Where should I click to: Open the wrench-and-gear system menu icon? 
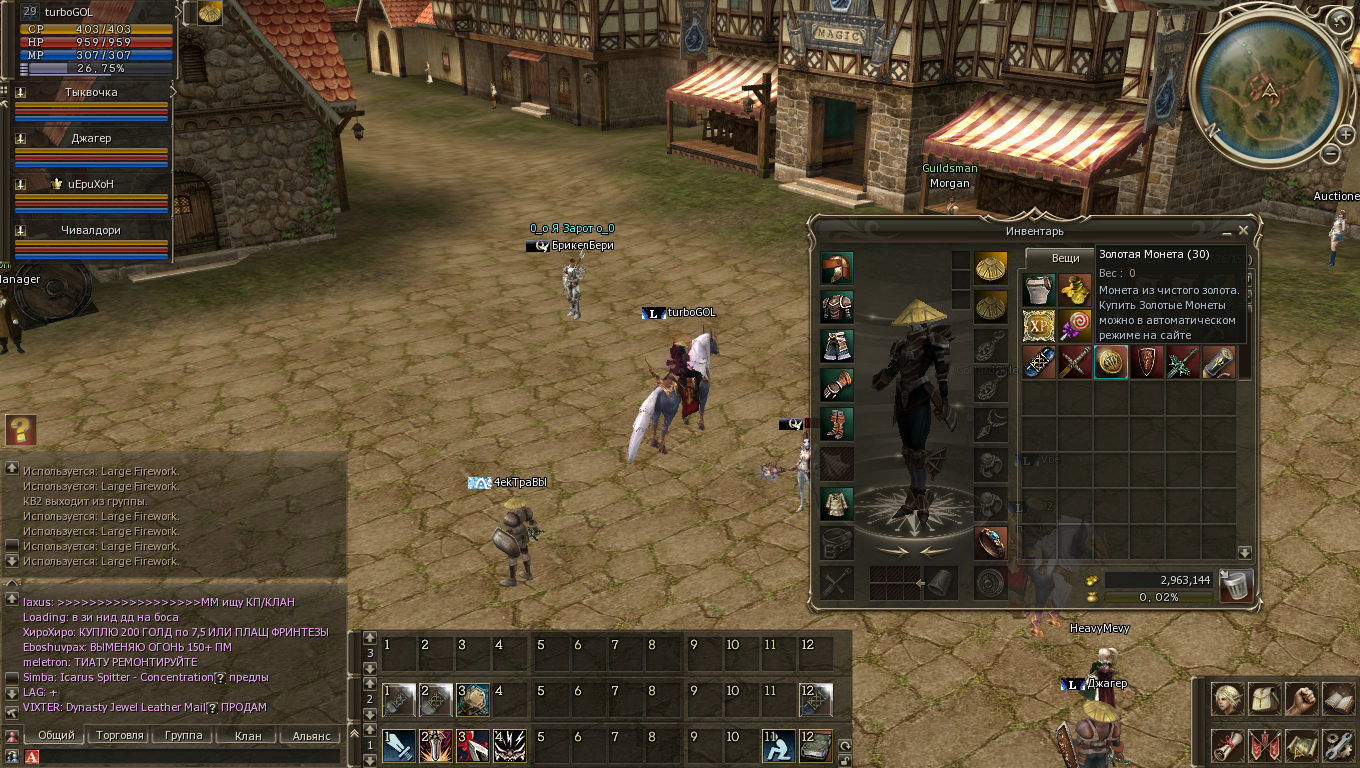(1338, 744)
